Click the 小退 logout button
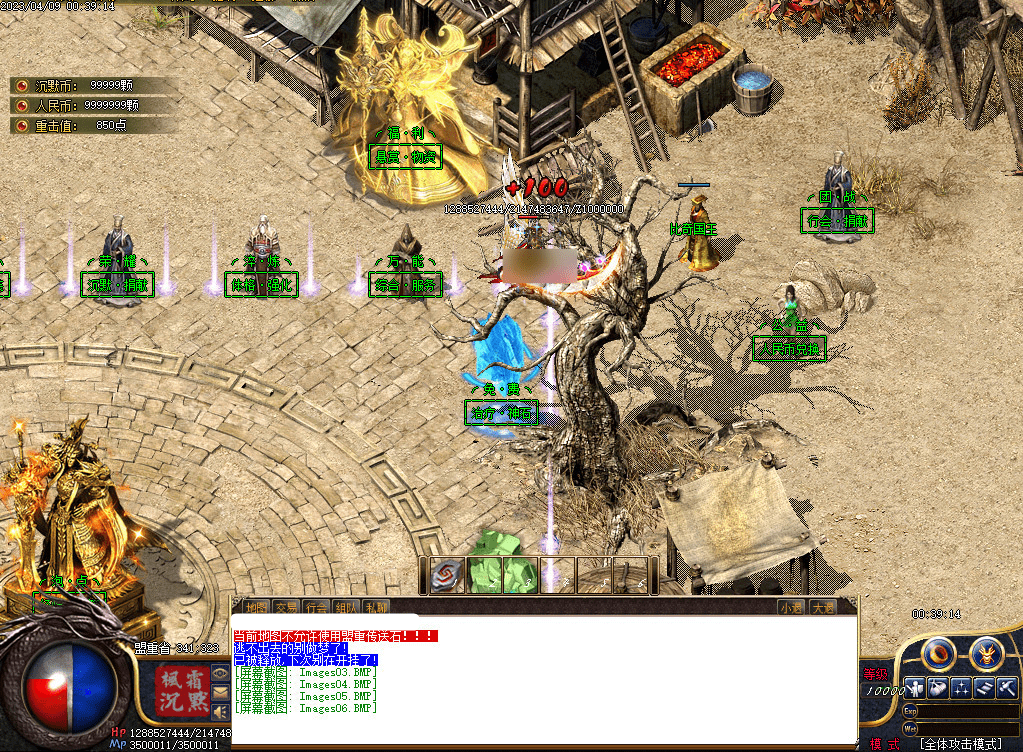 pos(792,606)
